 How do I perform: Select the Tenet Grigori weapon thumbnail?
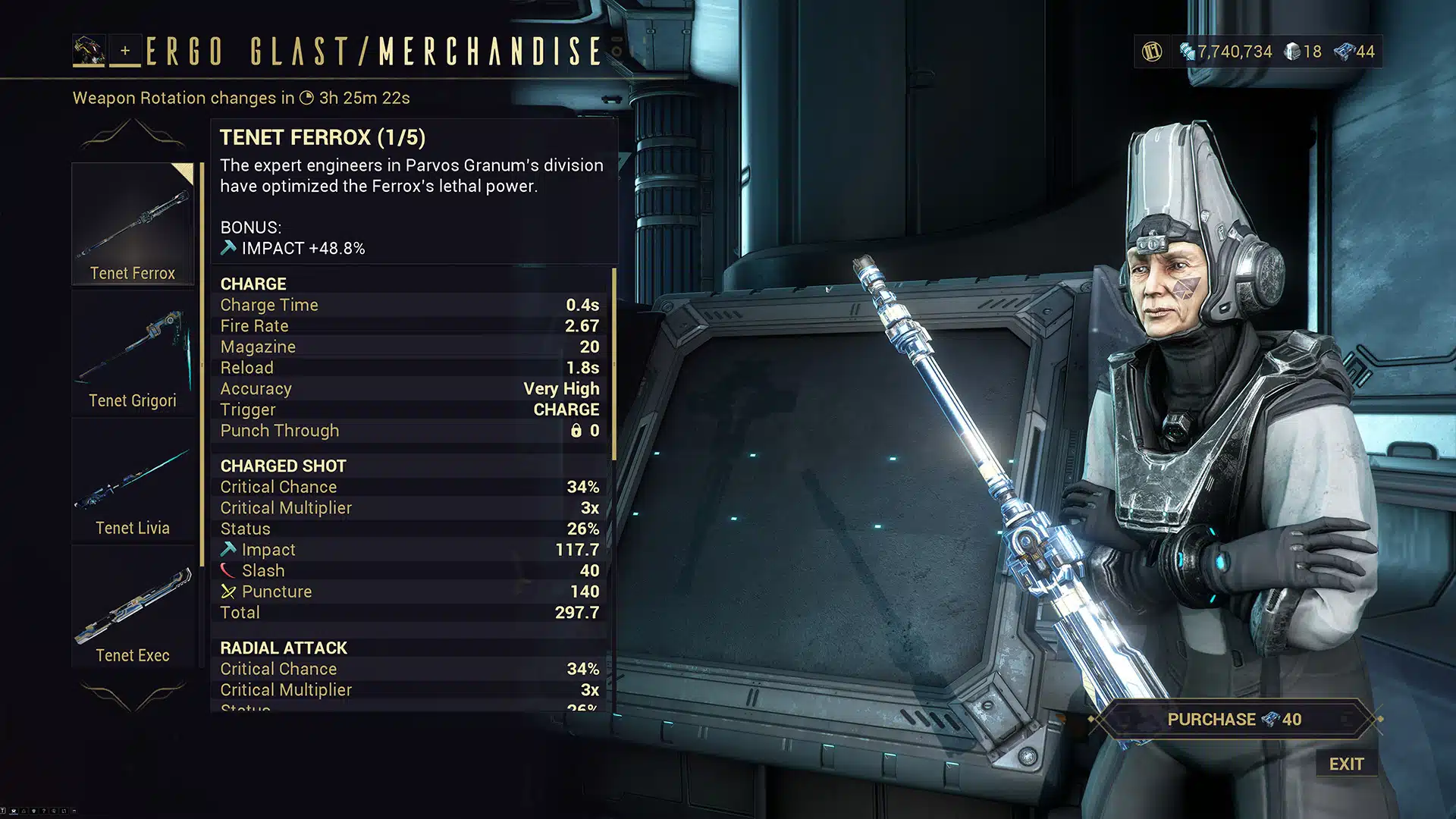[x=133, y=349]
